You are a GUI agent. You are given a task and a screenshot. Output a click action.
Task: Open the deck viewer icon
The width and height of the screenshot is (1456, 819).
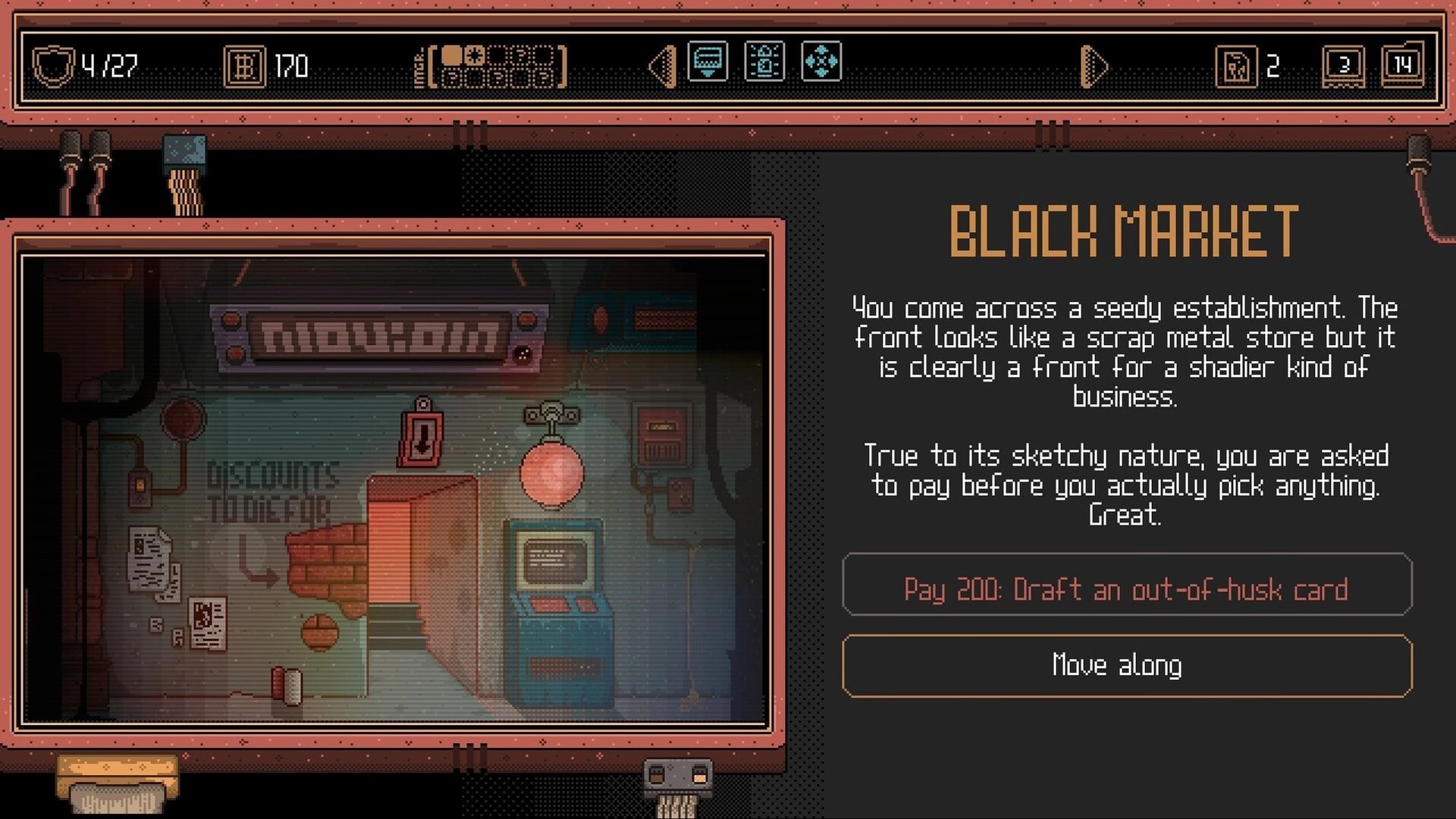click(707, 61)
